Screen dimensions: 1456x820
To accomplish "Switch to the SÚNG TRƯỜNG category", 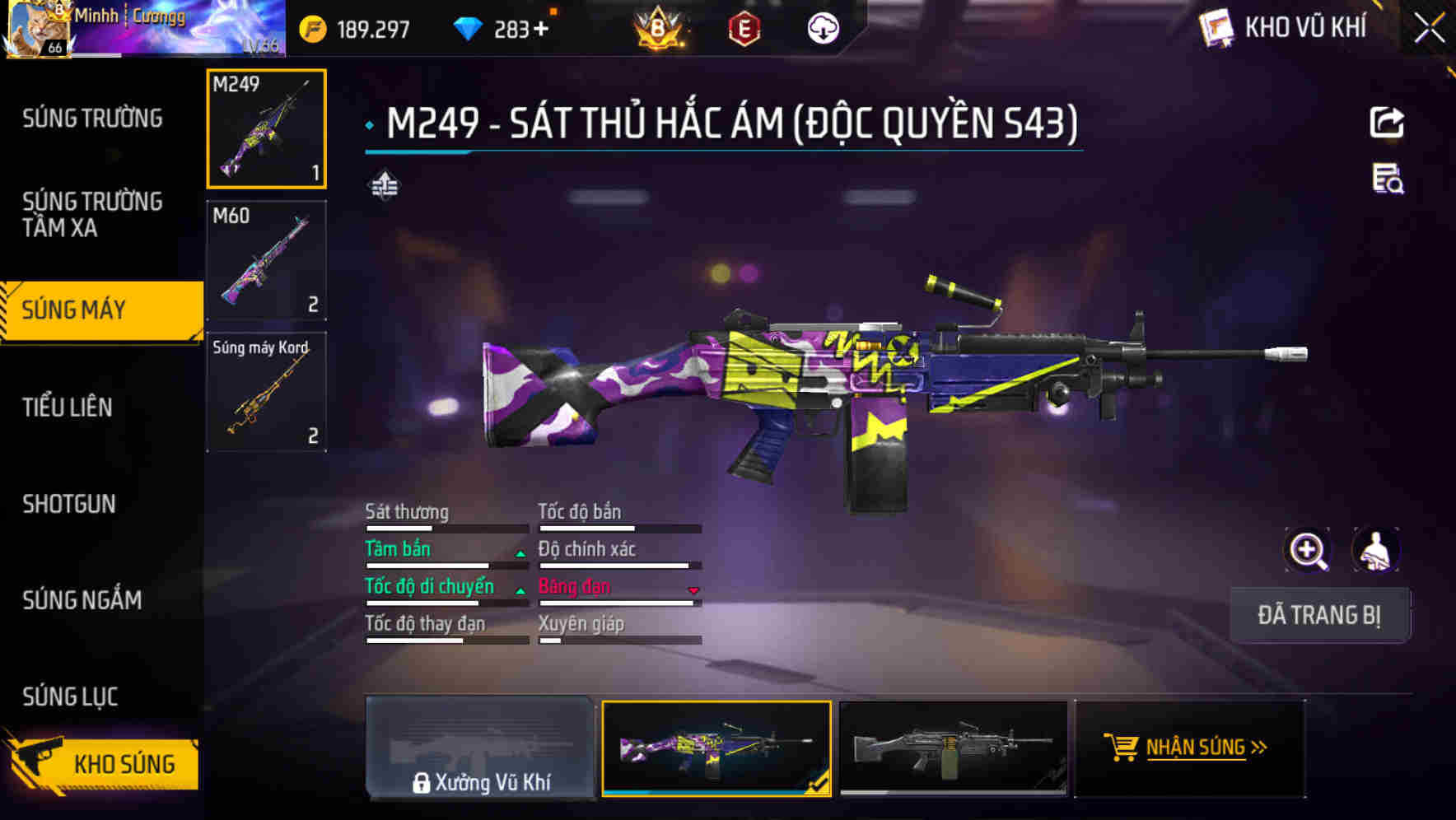I will point(91,118).
